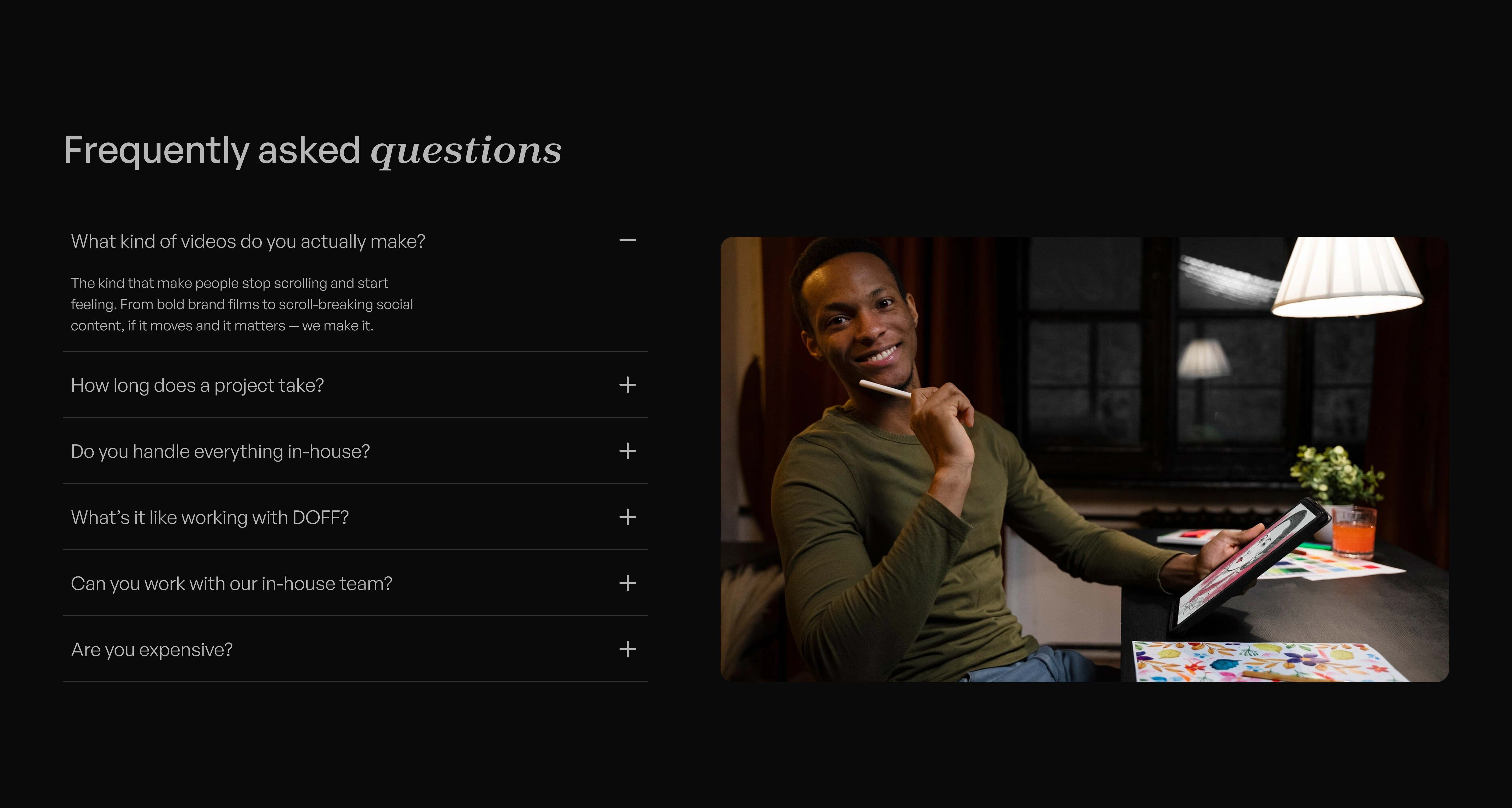This screenshot has width=1512, height=808.
Task: Click the plus icon for the in-house team question
Action: pos(628,583)
